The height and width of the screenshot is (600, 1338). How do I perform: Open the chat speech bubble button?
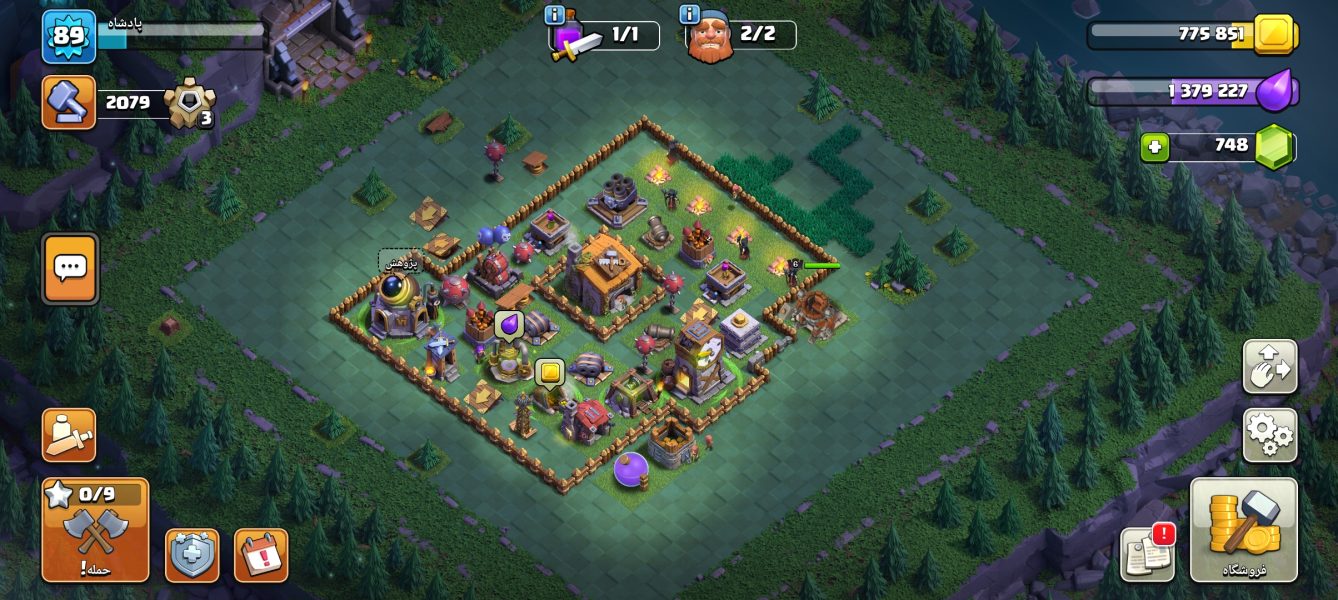[70, 268]
